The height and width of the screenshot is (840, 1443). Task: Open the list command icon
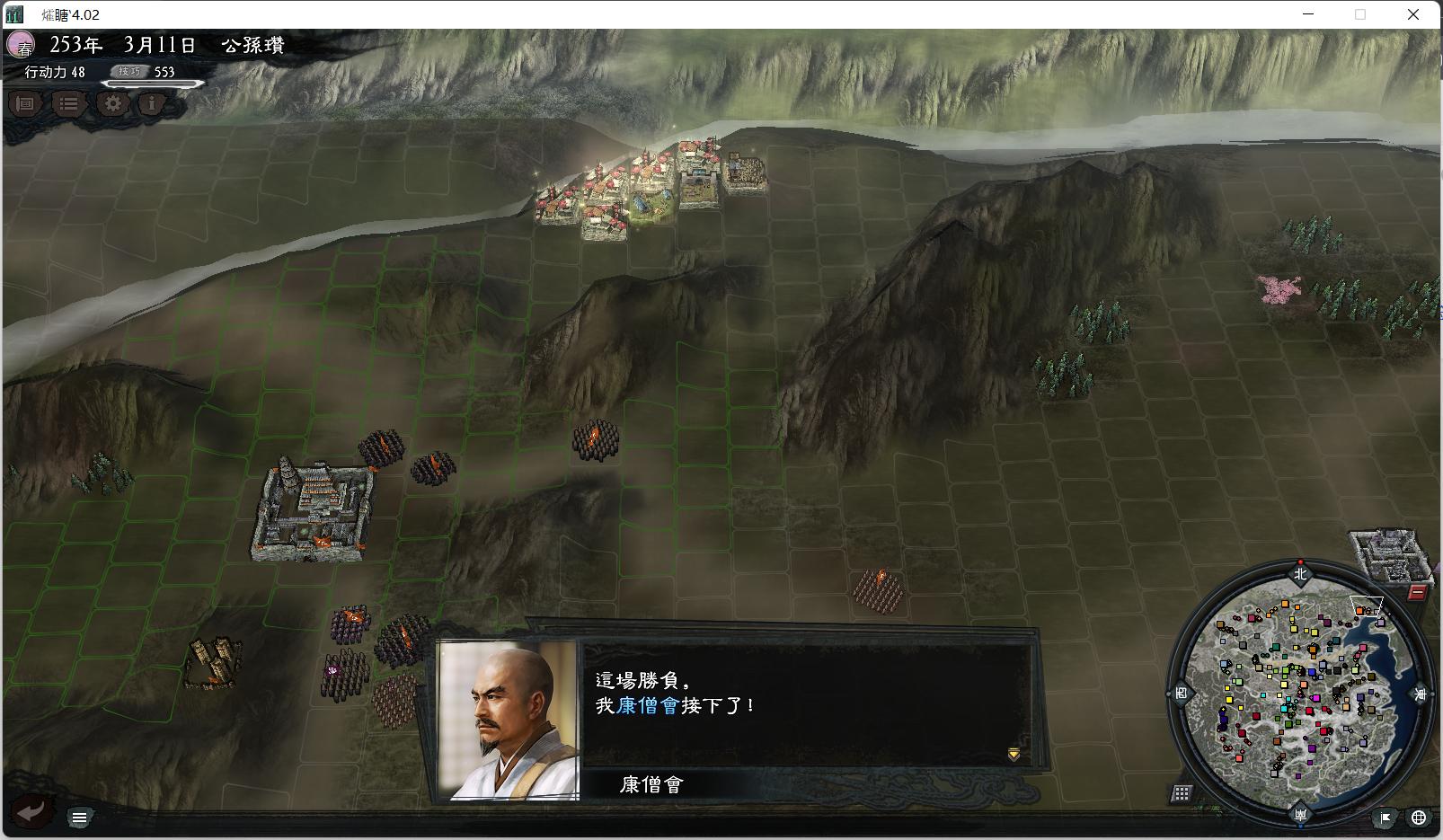point(67,104)
